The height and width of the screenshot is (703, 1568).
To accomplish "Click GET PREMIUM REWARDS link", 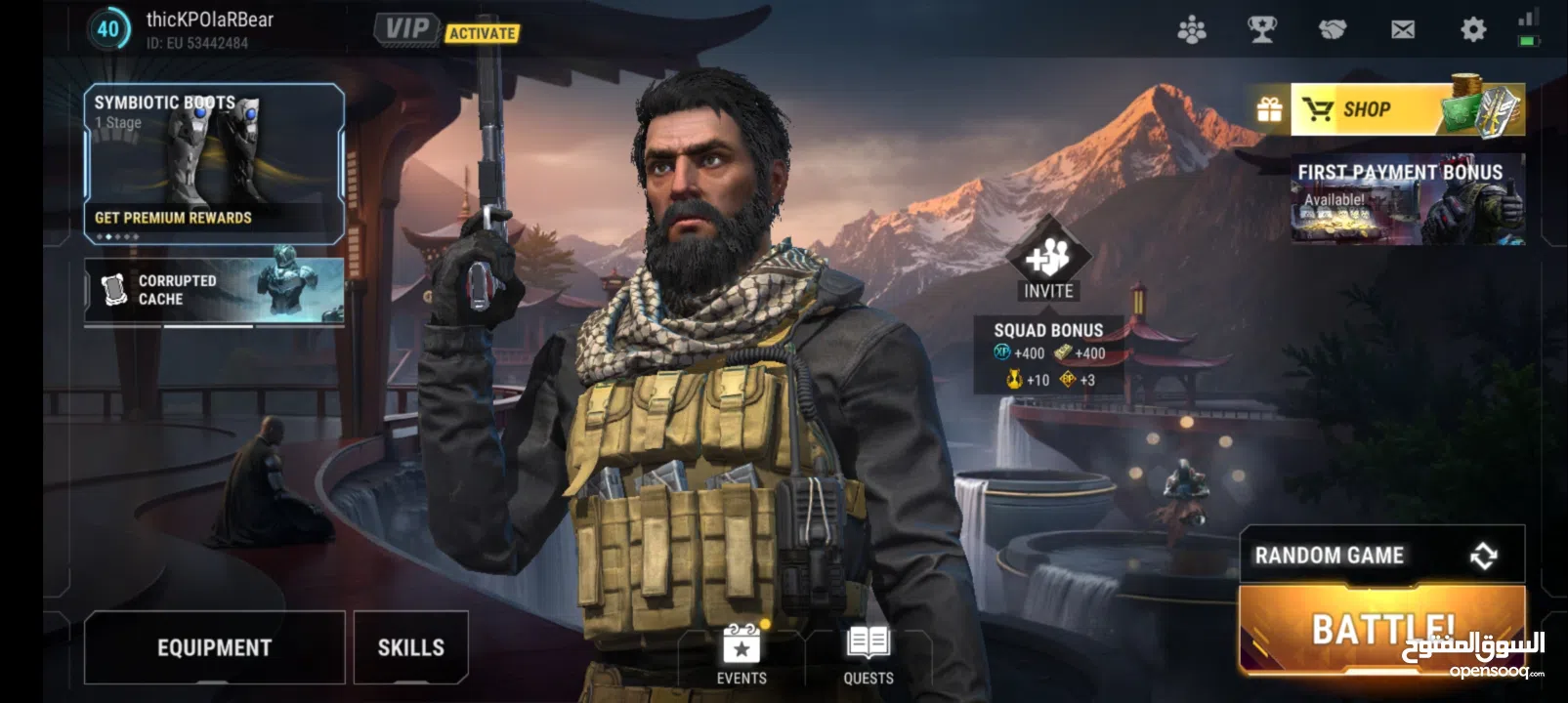I will 172,217.
